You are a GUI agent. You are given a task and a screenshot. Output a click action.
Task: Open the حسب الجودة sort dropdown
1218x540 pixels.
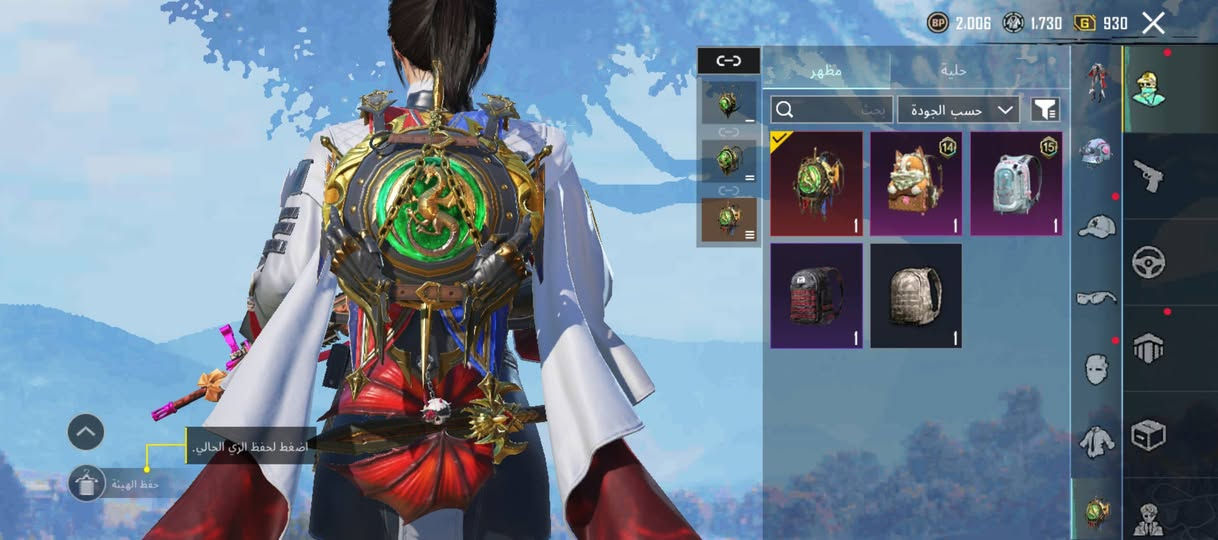[958, 109]
